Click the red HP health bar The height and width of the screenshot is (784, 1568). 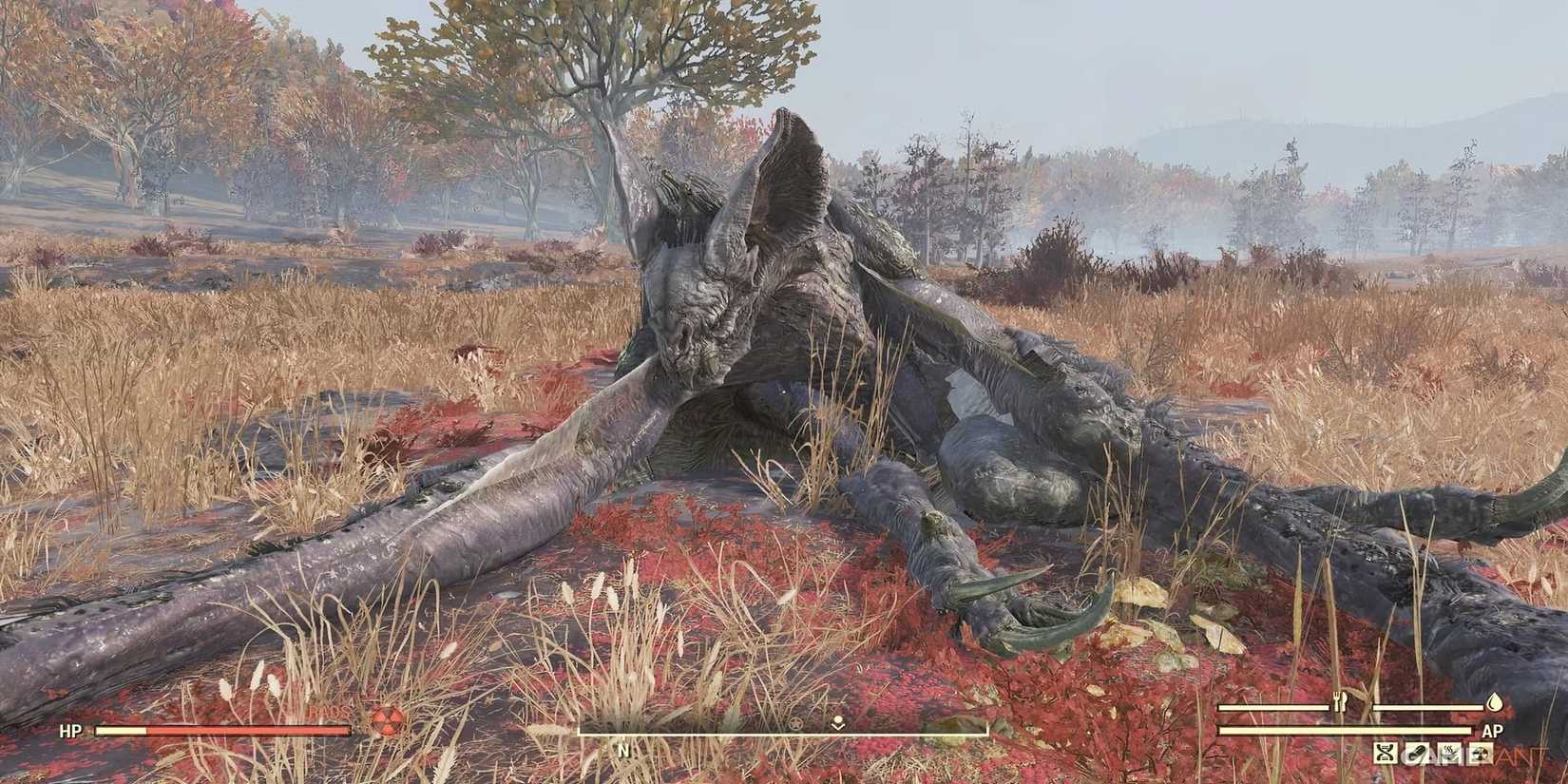(221, 731)
